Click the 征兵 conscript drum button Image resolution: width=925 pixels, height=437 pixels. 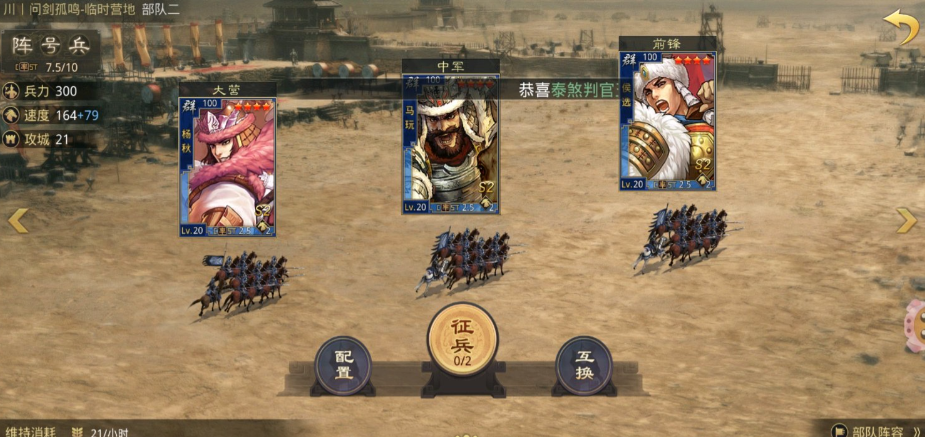[x=462, y=338]
